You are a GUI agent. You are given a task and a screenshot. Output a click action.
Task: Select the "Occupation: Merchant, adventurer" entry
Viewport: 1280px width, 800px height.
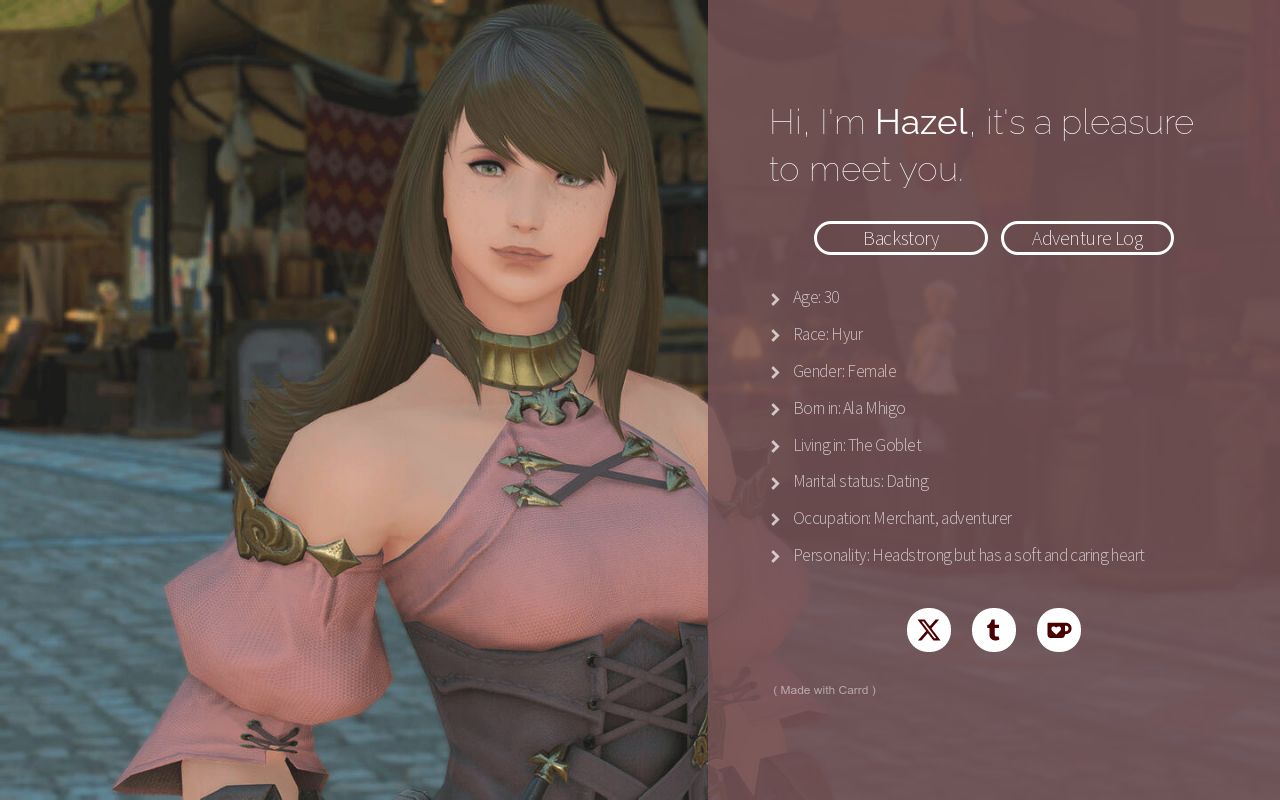coord(902,518)
